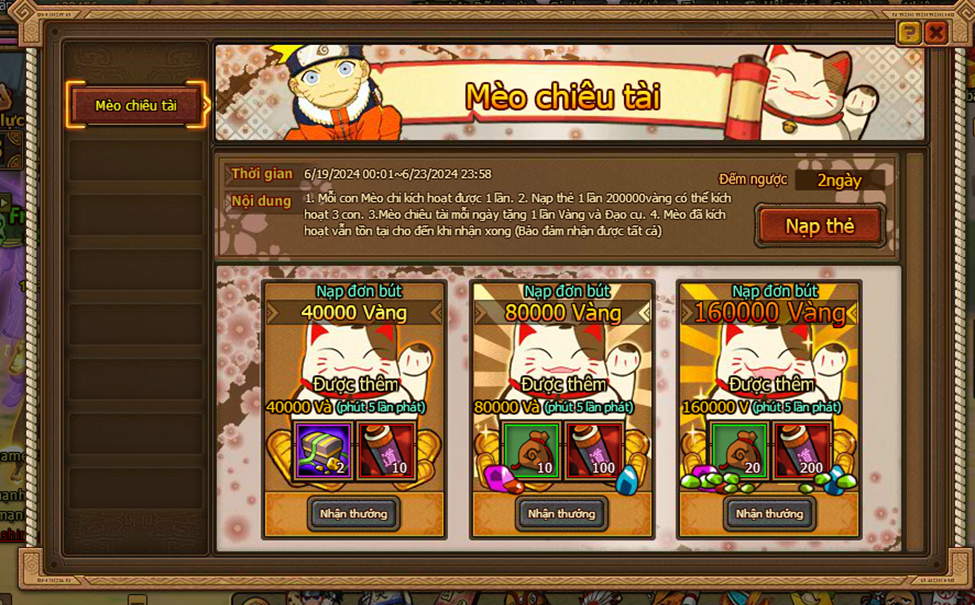The height and width of the screenshot is (605, 975).
Task: Inspect the red scroll x200 reward
Action: coord(801,451)
